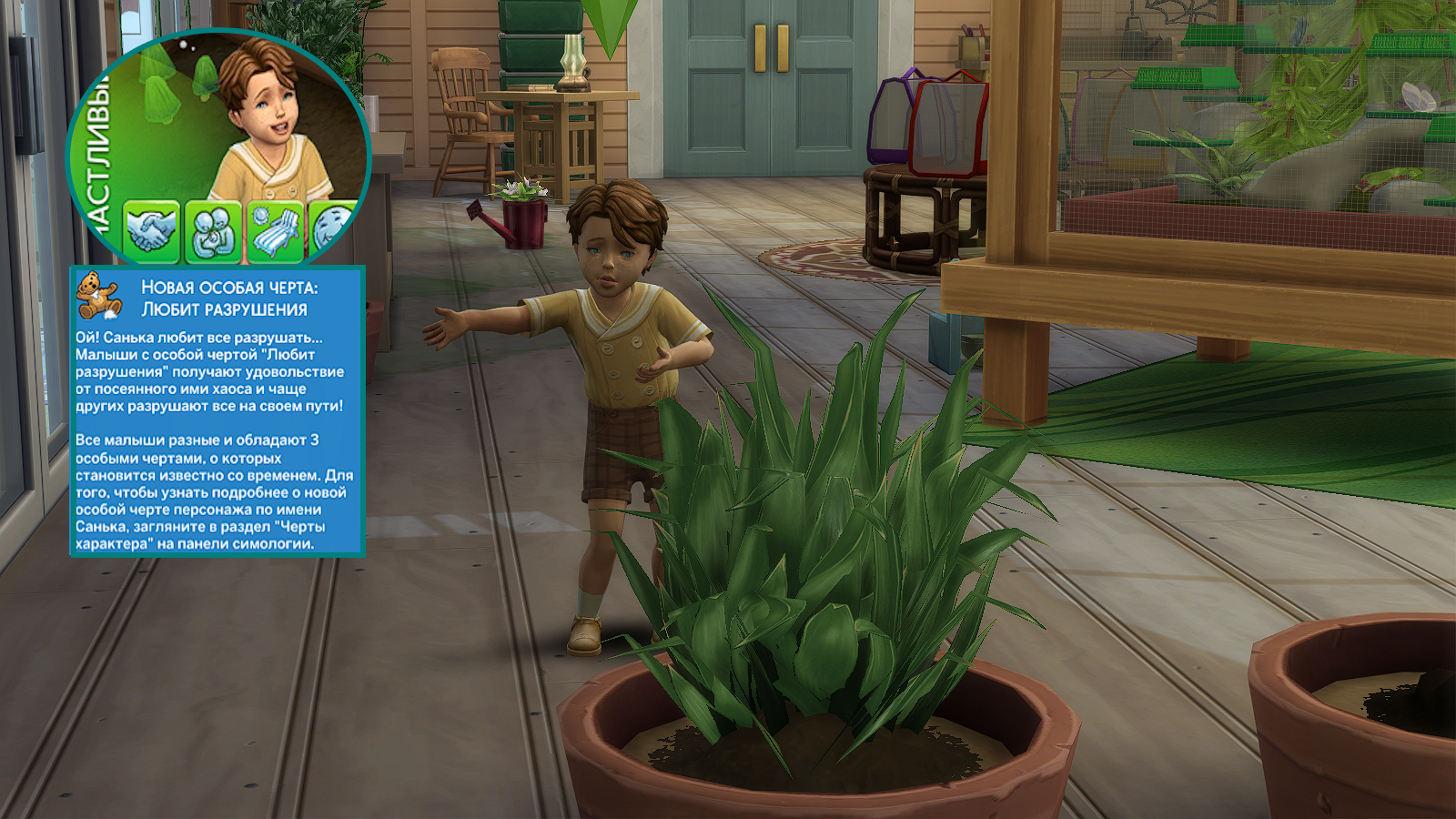This screenshot has width=1456, height=819.
Task: Click the sun lounger moodlet icon
Action: pos(276,230)
